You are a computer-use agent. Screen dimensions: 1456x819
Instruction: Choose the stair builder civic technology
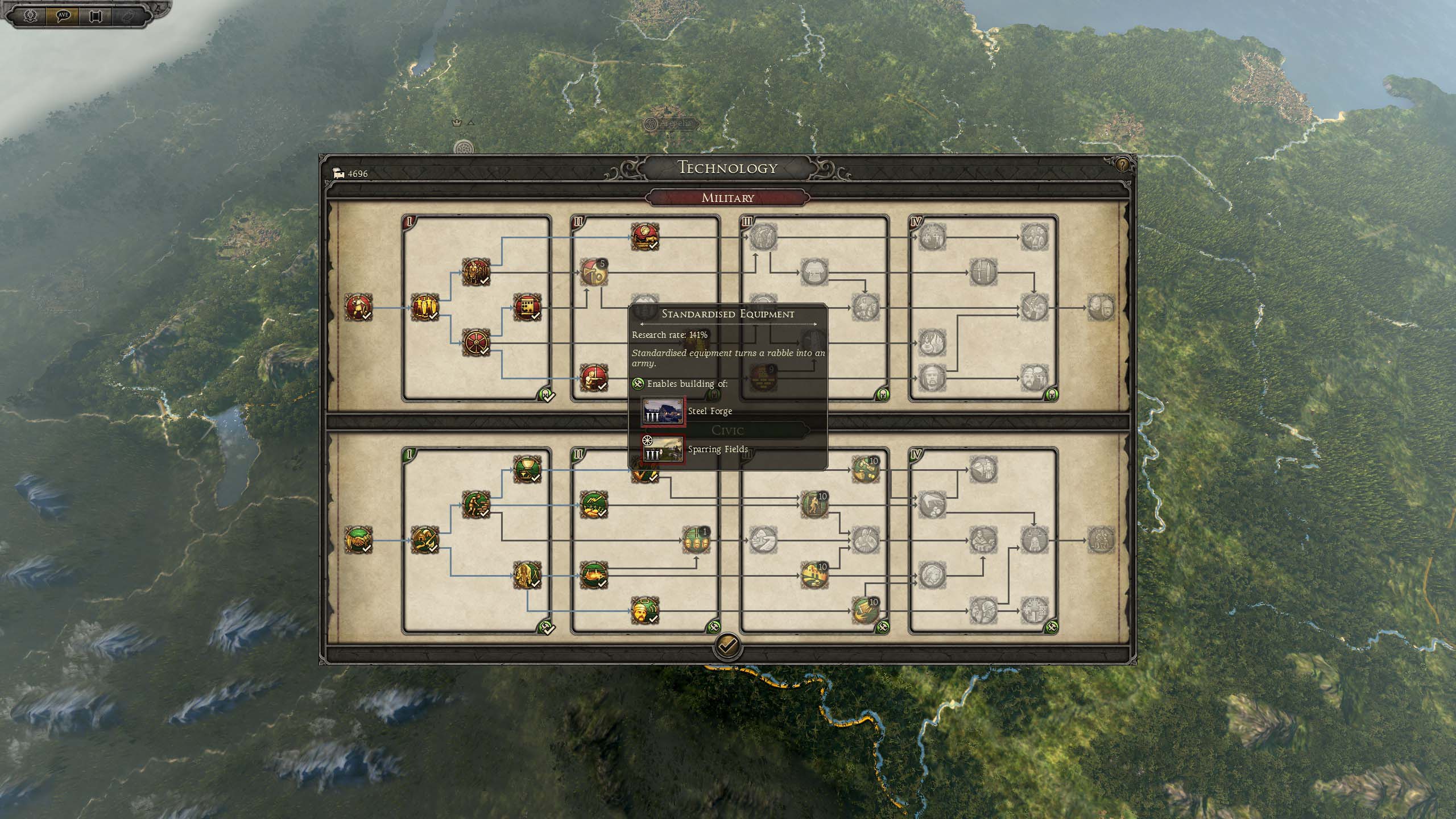(x=476, y=504)
